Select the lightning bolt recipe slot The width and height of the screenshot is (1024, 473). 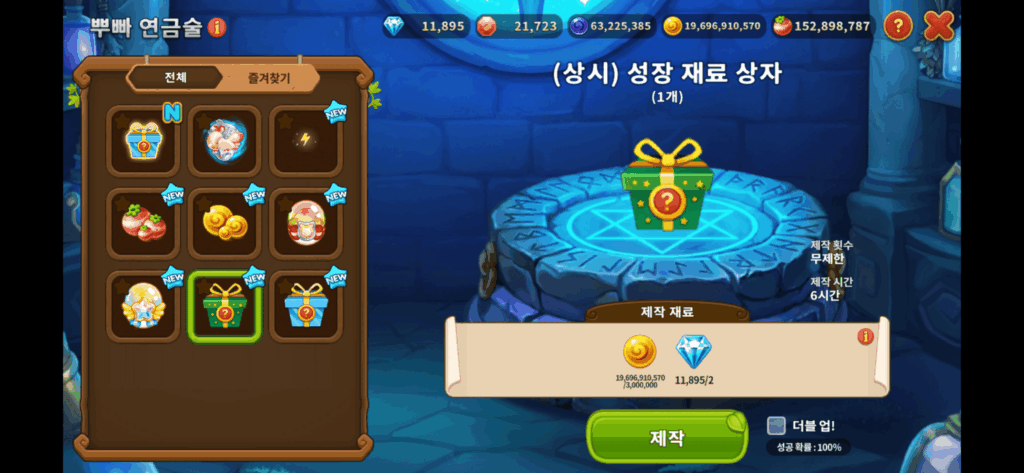click(306, 141)
